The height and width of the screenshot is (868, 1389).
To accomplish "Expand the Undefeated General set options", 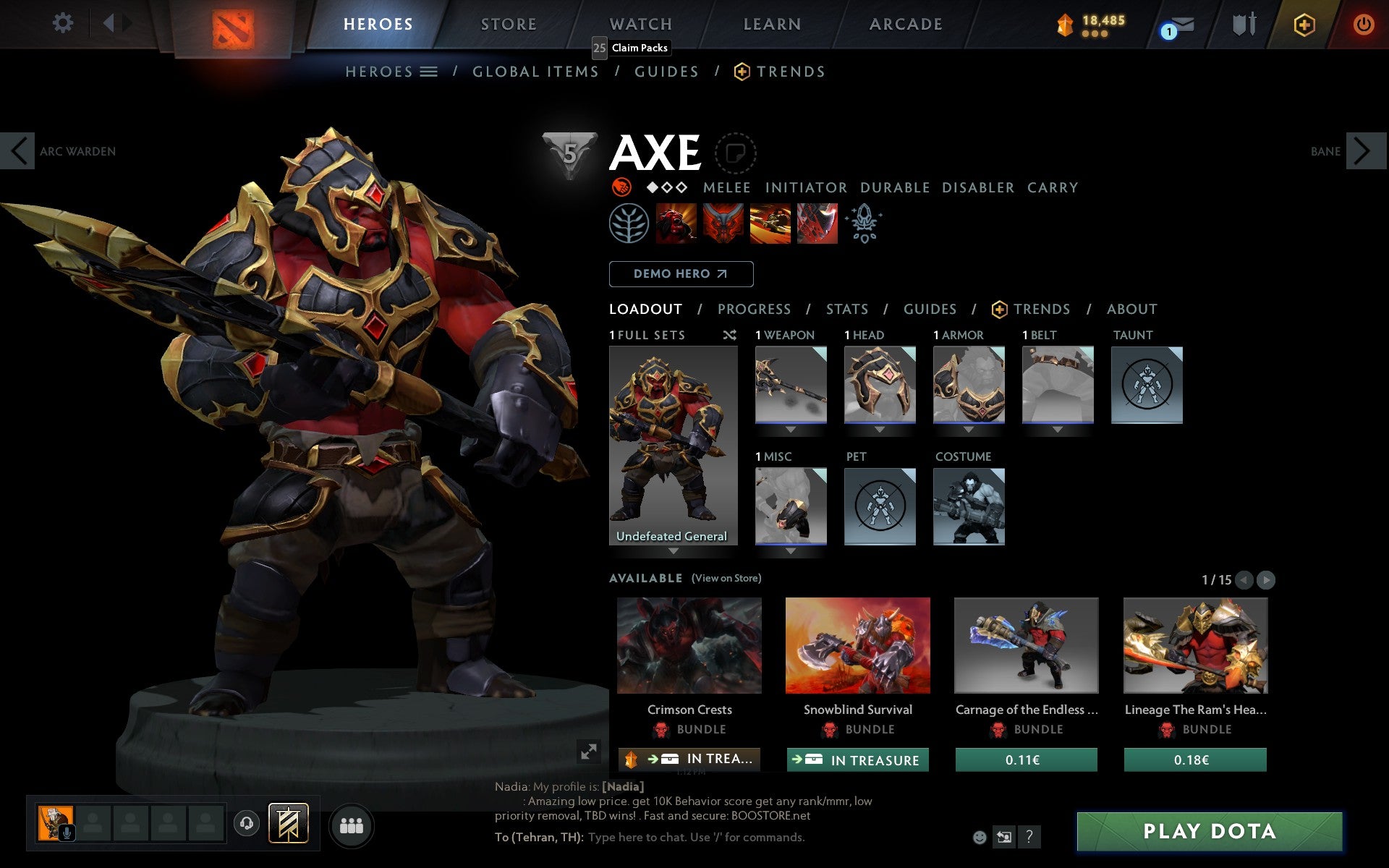I will coord(674,550).
